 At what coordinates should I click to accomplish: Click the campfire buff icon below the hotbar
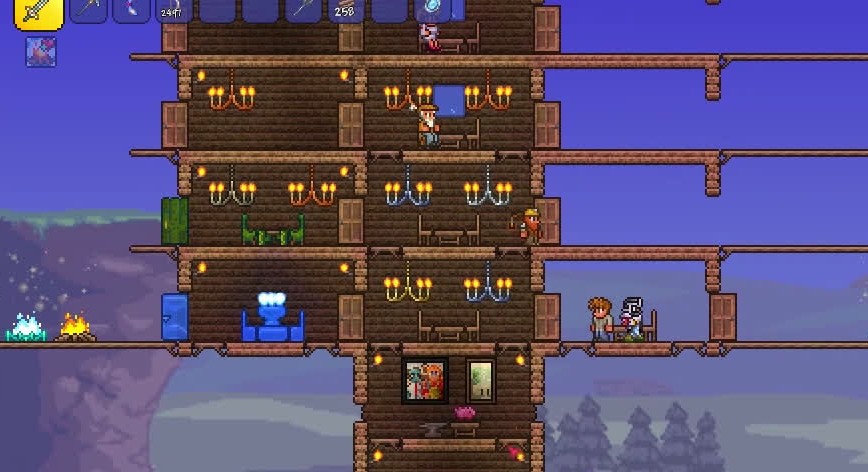(x=41, y=52)
